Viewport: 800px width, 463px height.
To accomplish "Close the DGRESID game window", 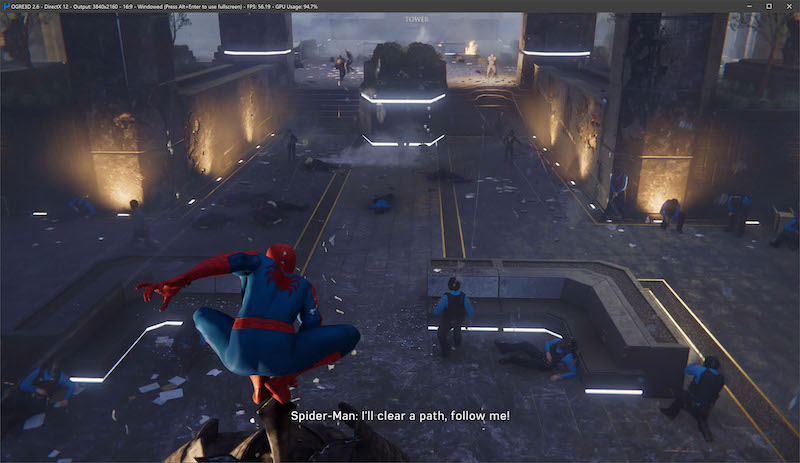I will click(788, 6).
